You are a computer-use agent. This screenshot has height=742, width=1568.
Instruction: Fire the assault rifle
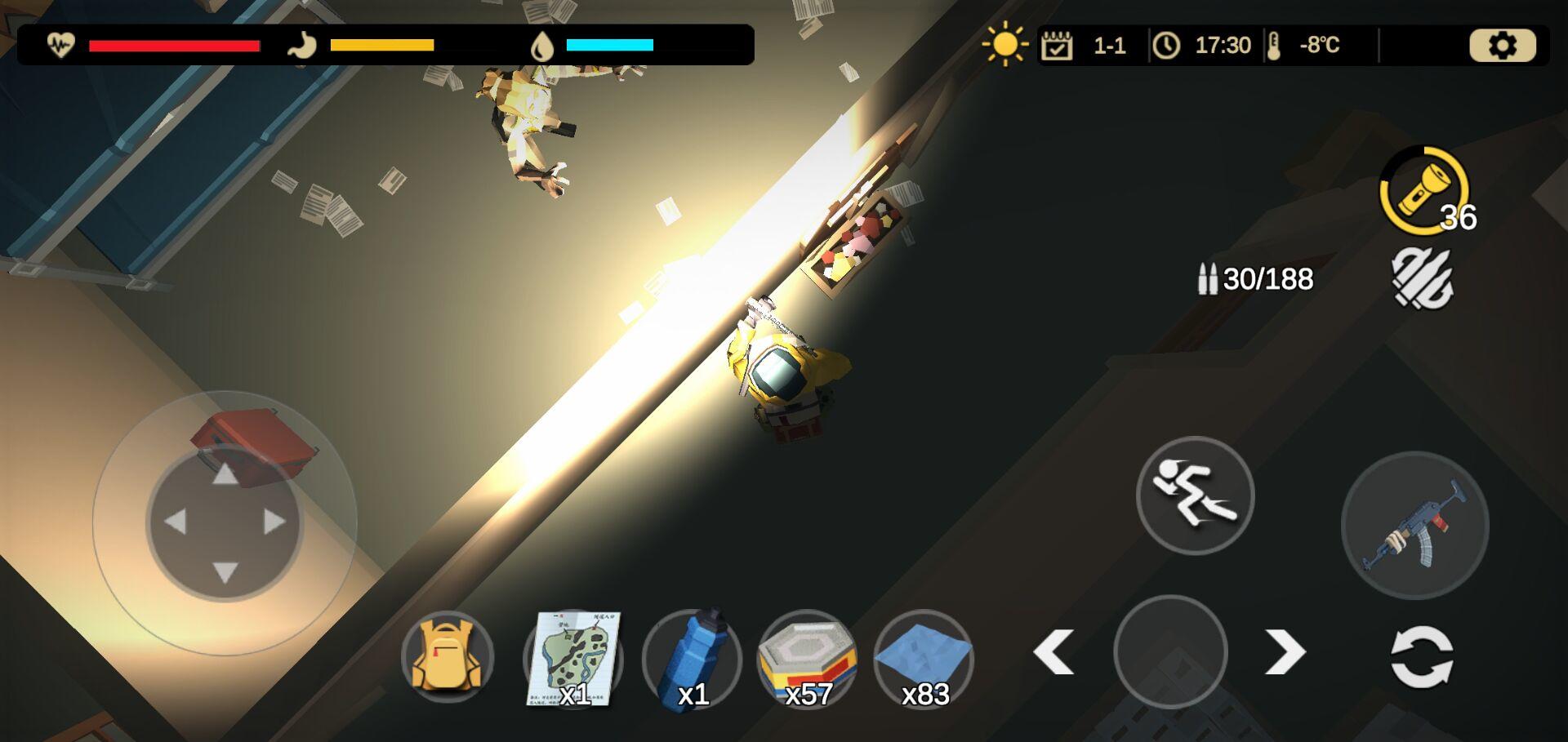click(x=1414, y=525)
